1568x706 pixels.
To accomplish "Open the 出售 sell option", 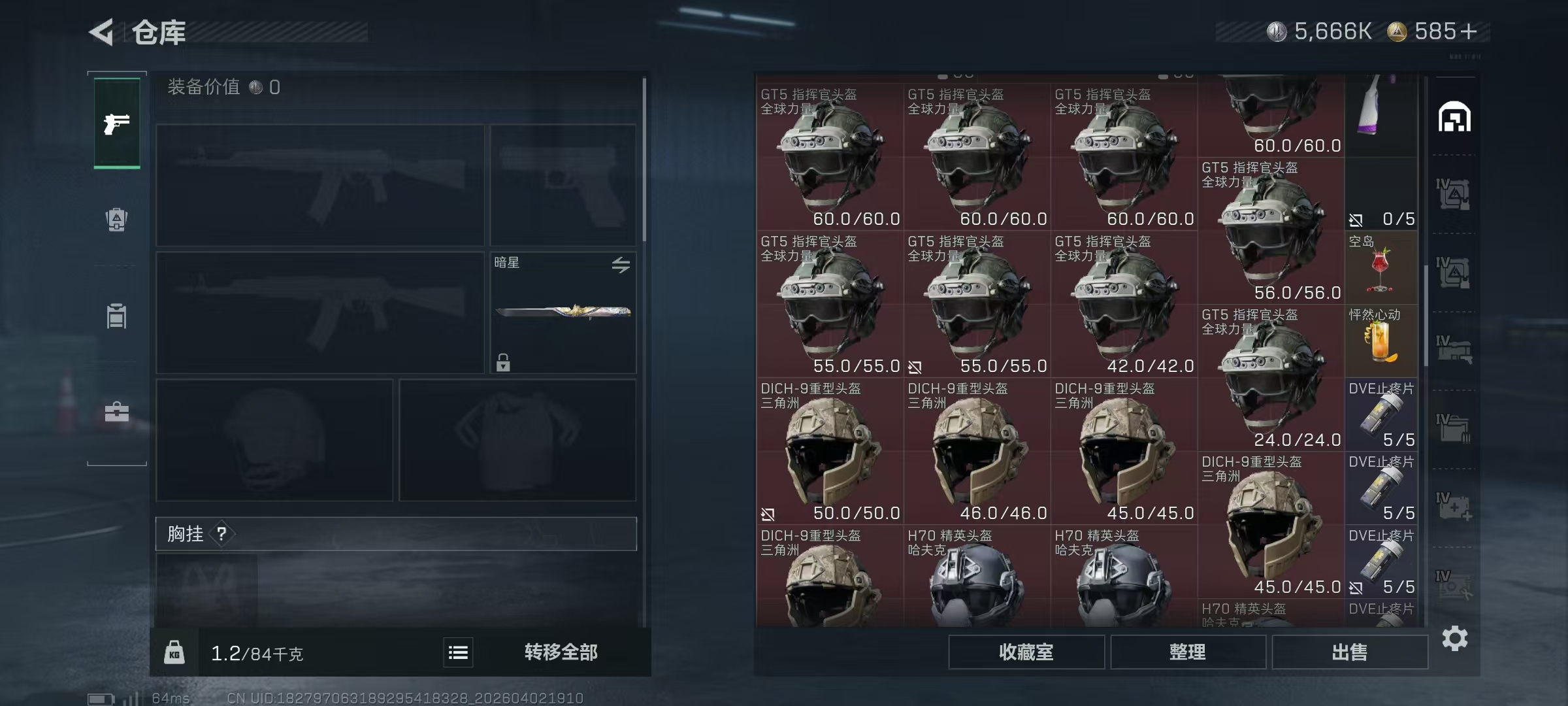I will (1349, 652).
